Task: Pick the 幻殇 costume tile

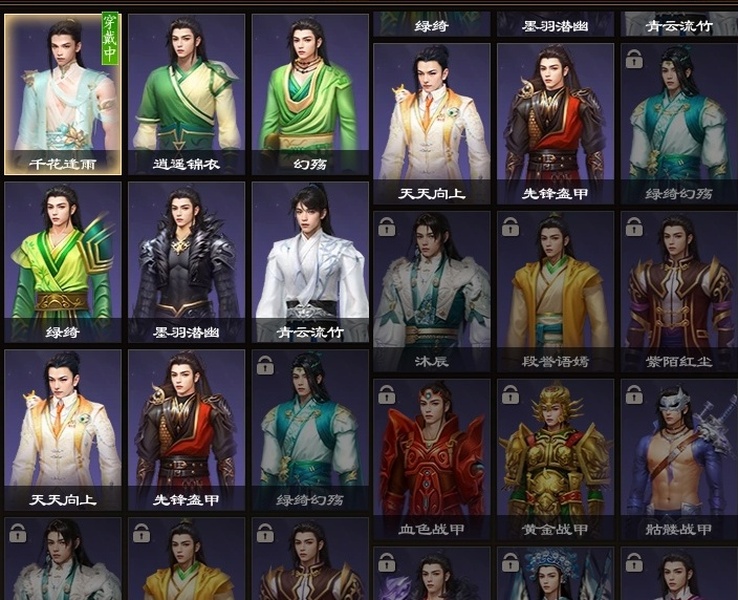Action: [x=309, y=94]
